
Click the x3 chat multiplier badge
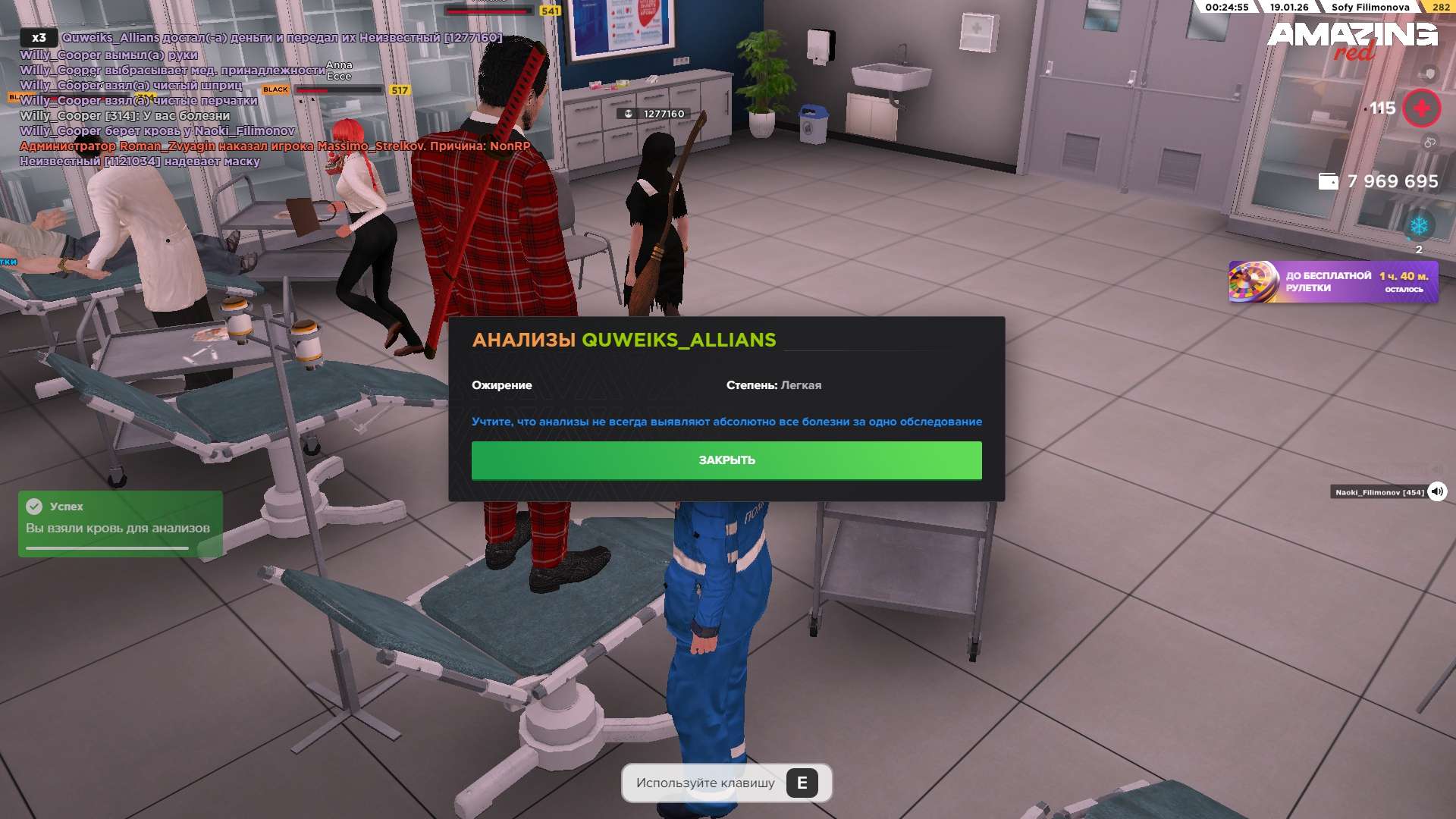[x=39, y=37]
